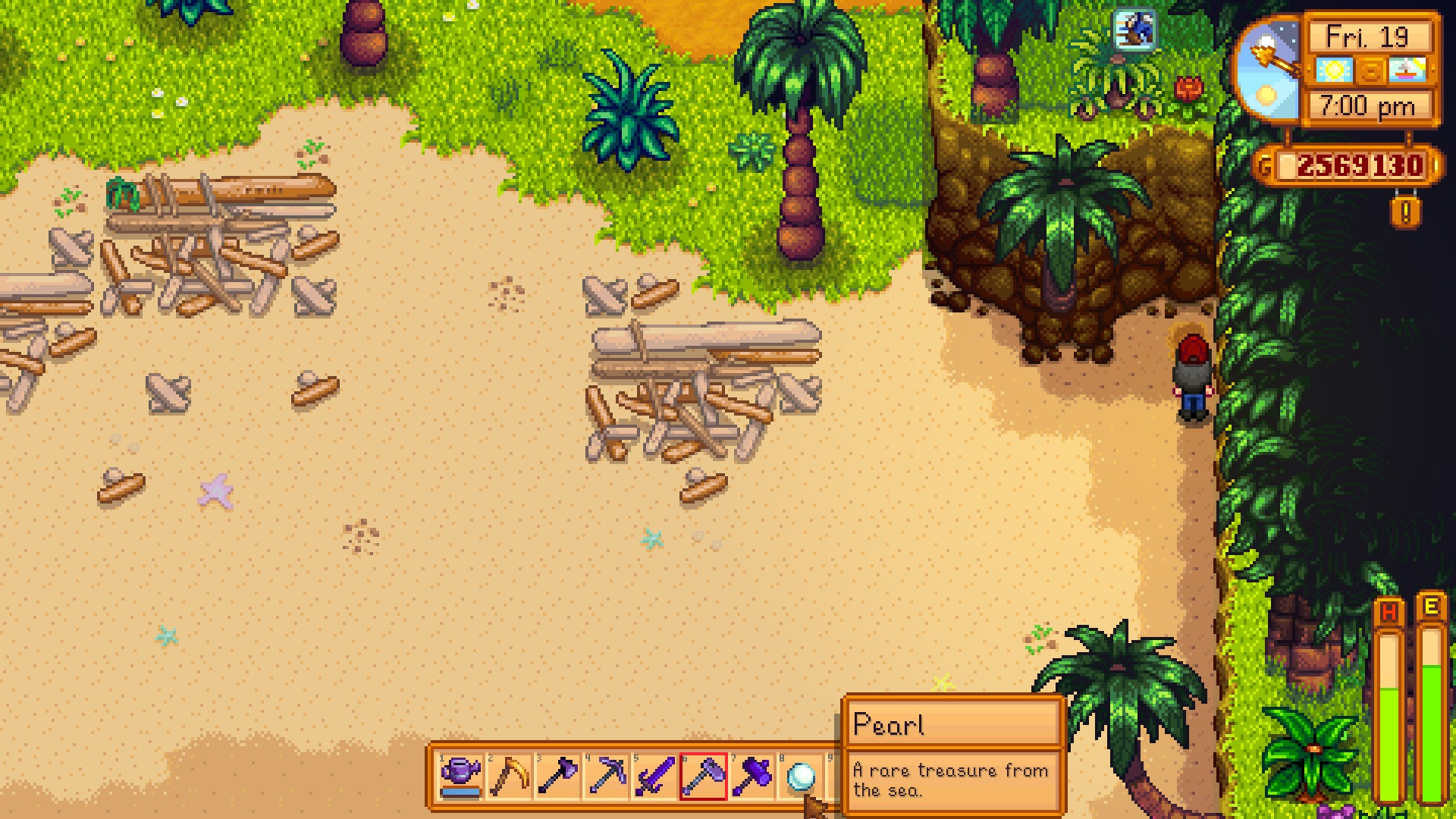Click the daily luck coin icon

coord(1370,70)
